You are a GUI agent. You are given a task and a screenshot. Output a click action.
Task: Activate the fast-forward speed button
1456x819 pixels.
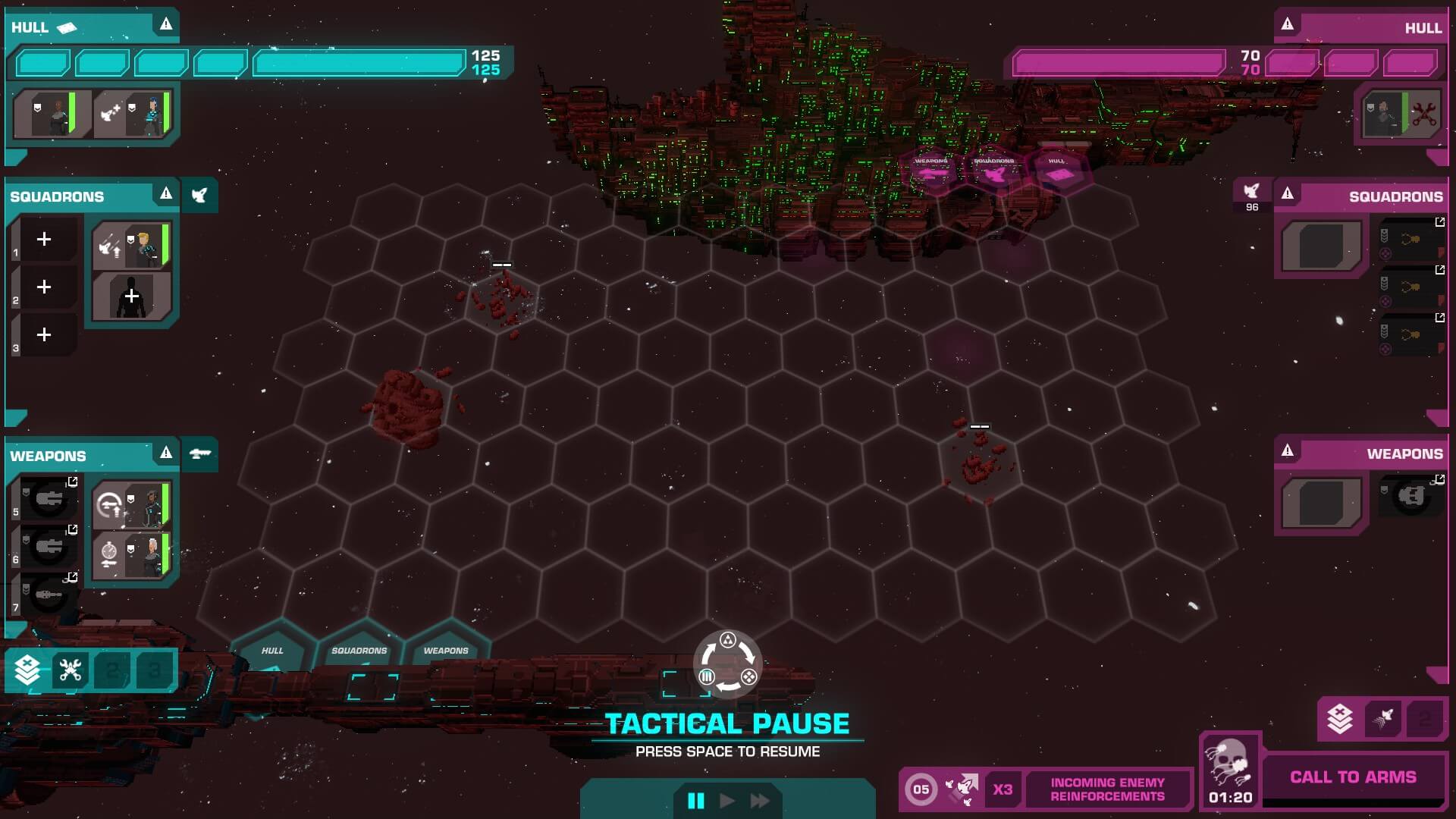point(759,801)
